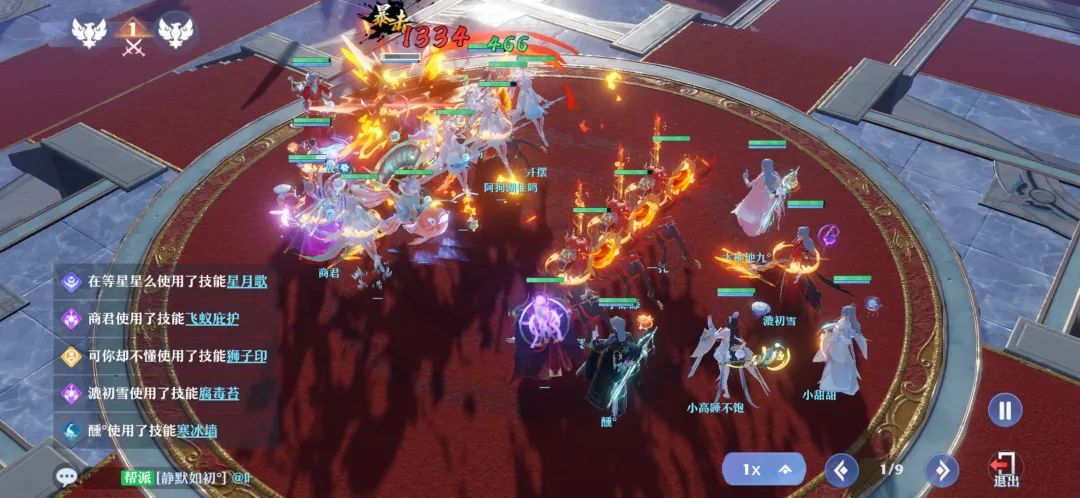Open the chat bubble icon
The height and width of the screenshot is (498, 1080).
pyautogui.click(x=67, y=477)
